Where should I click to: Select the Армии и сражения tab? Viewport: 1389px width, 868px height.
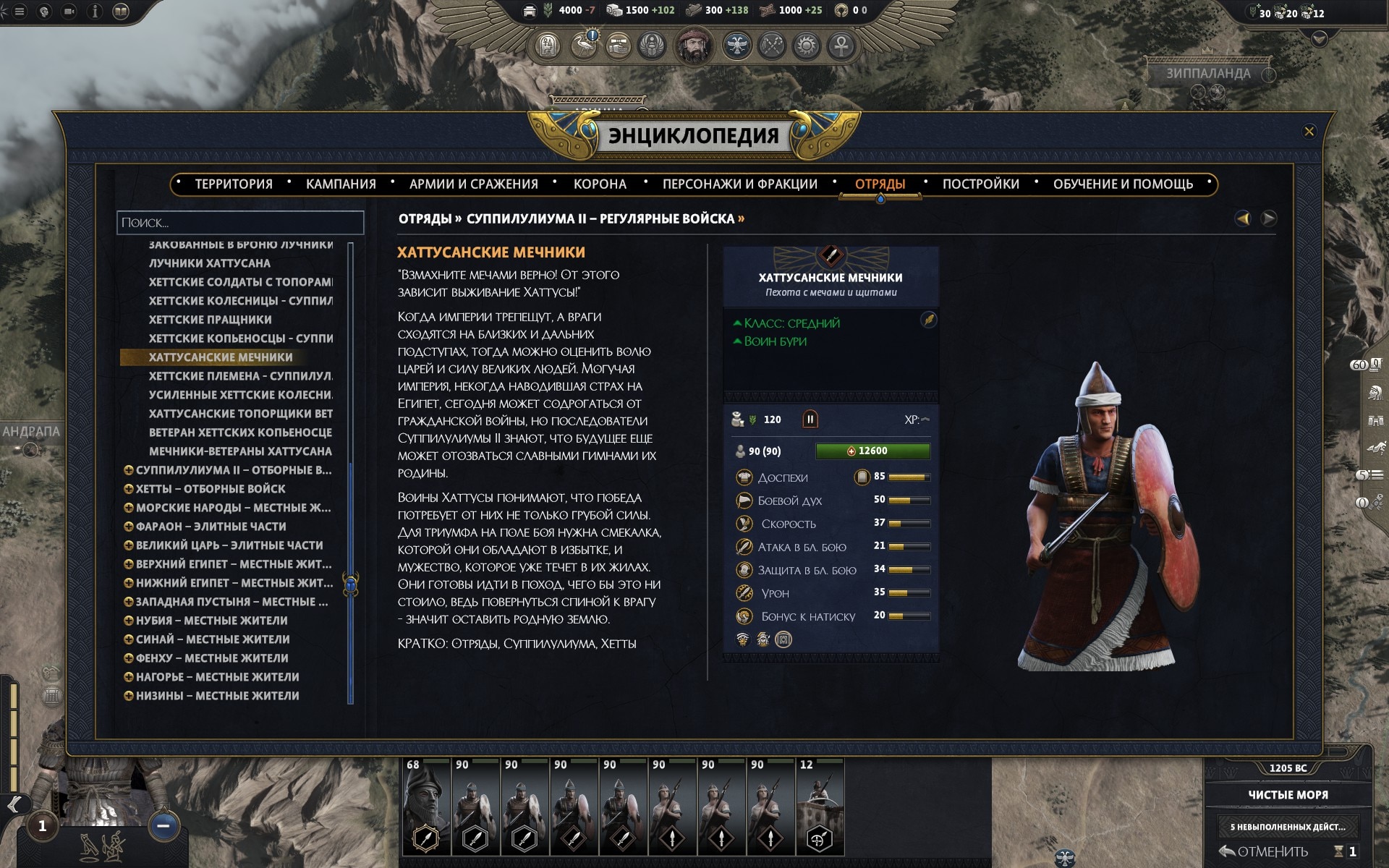pos(473,184)
